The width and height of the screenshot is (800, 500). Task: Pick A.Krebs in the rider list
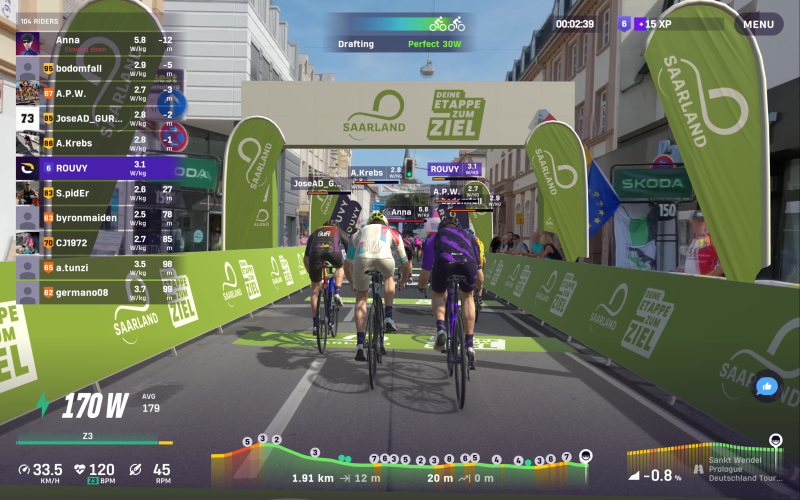point(97,142)
